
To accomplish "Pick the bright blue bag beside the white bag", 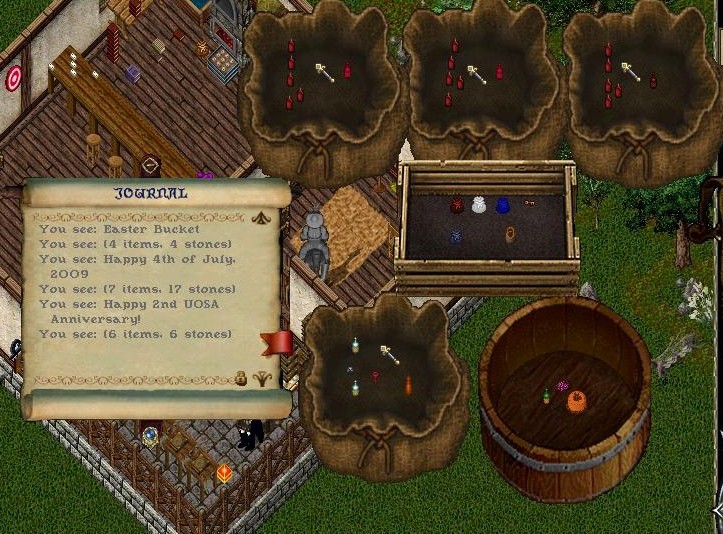I will tap(503, 205).
